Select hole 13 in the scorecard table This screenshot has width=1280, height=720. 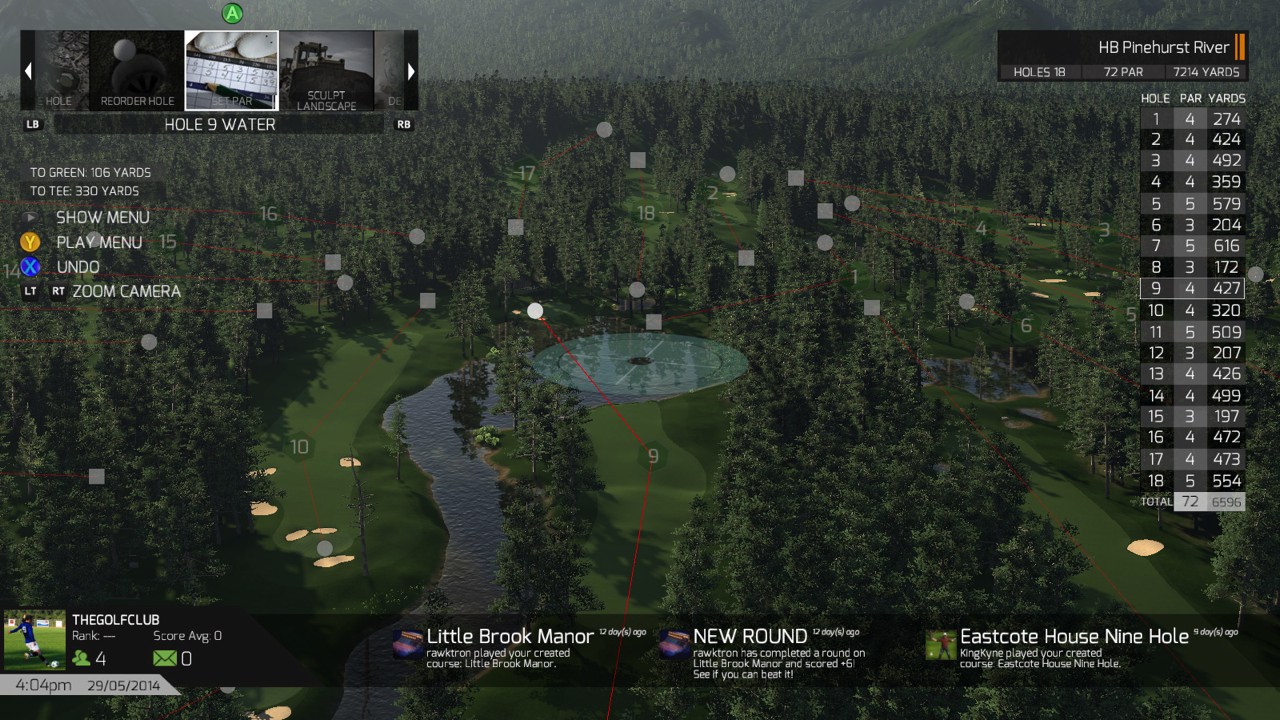point(1192,374)
